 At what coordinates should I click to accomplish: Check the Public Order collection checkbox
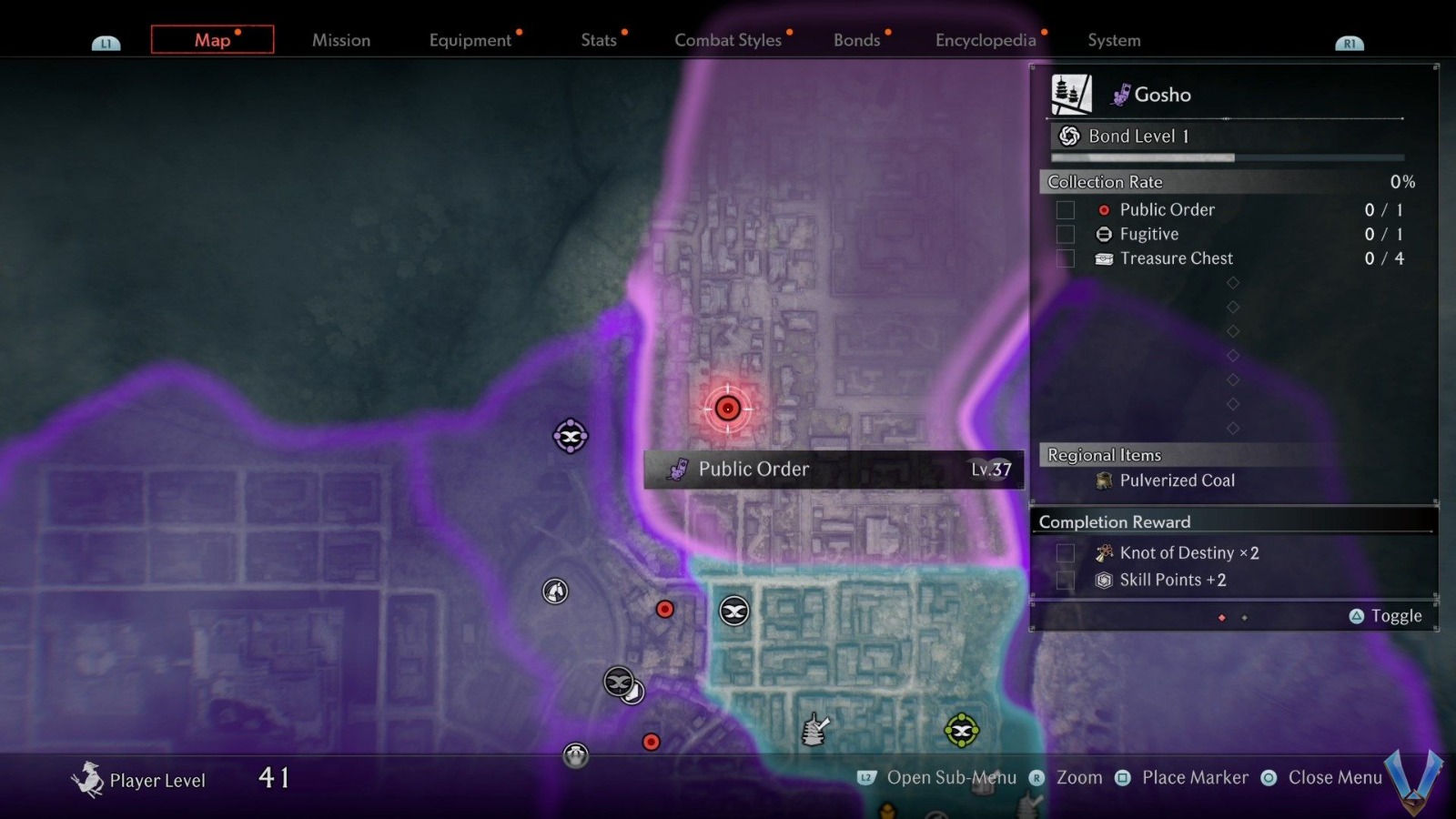tap(1065, 209)
